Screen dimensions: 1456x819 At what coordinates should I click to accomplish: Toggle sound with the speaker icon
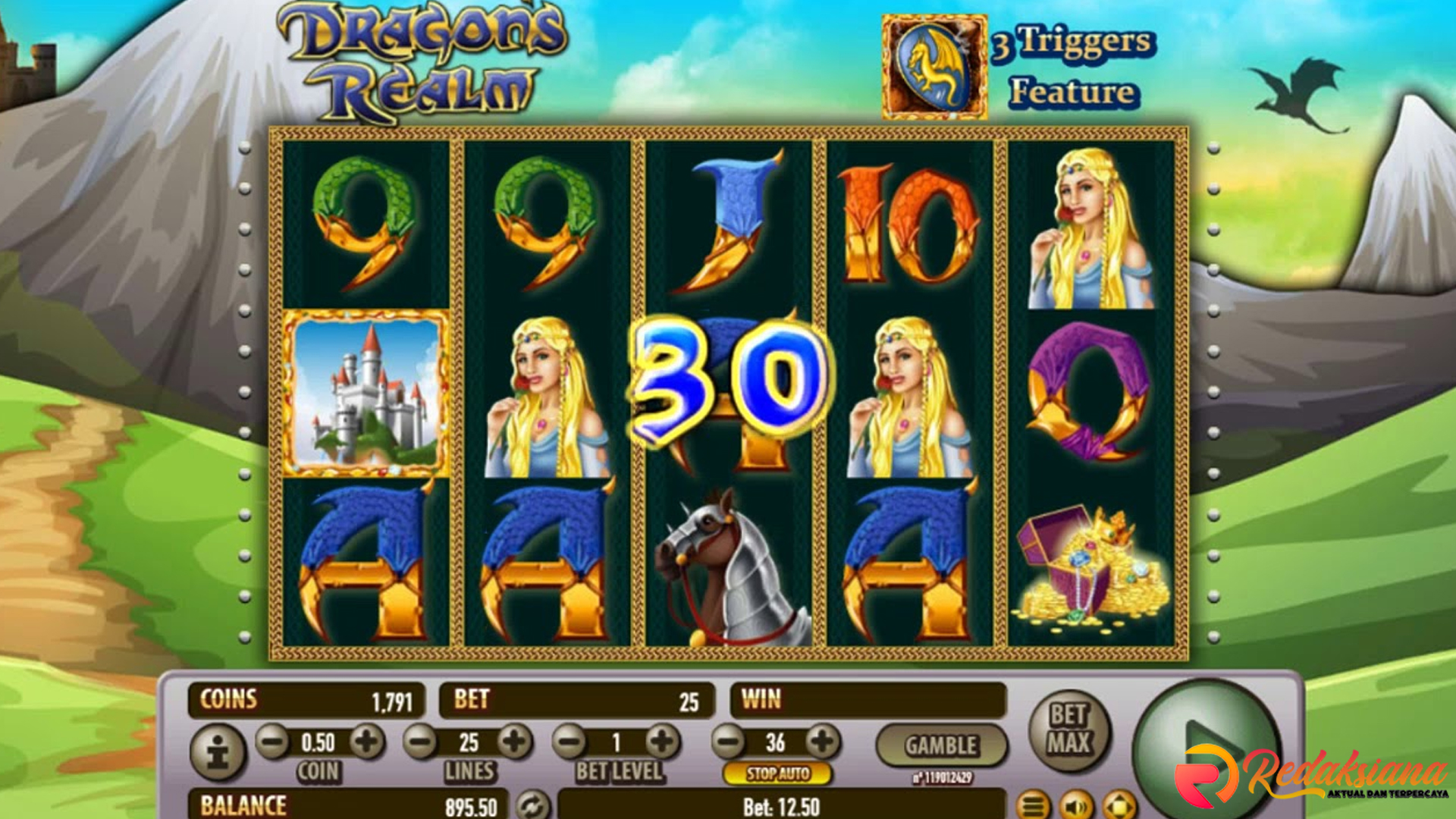1076,805
